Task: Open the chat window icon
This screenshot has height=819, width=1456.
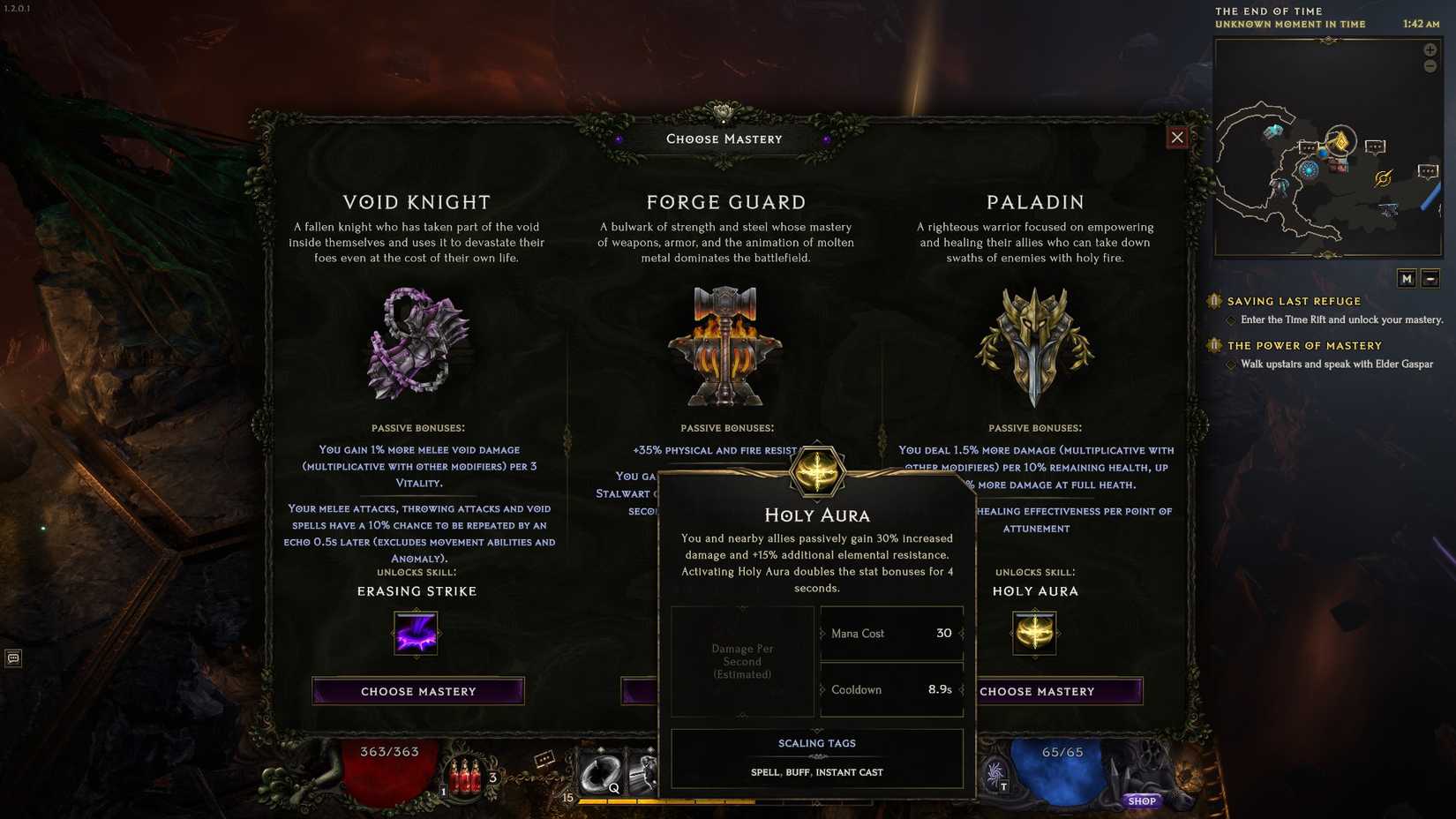Action: (13, 657)
